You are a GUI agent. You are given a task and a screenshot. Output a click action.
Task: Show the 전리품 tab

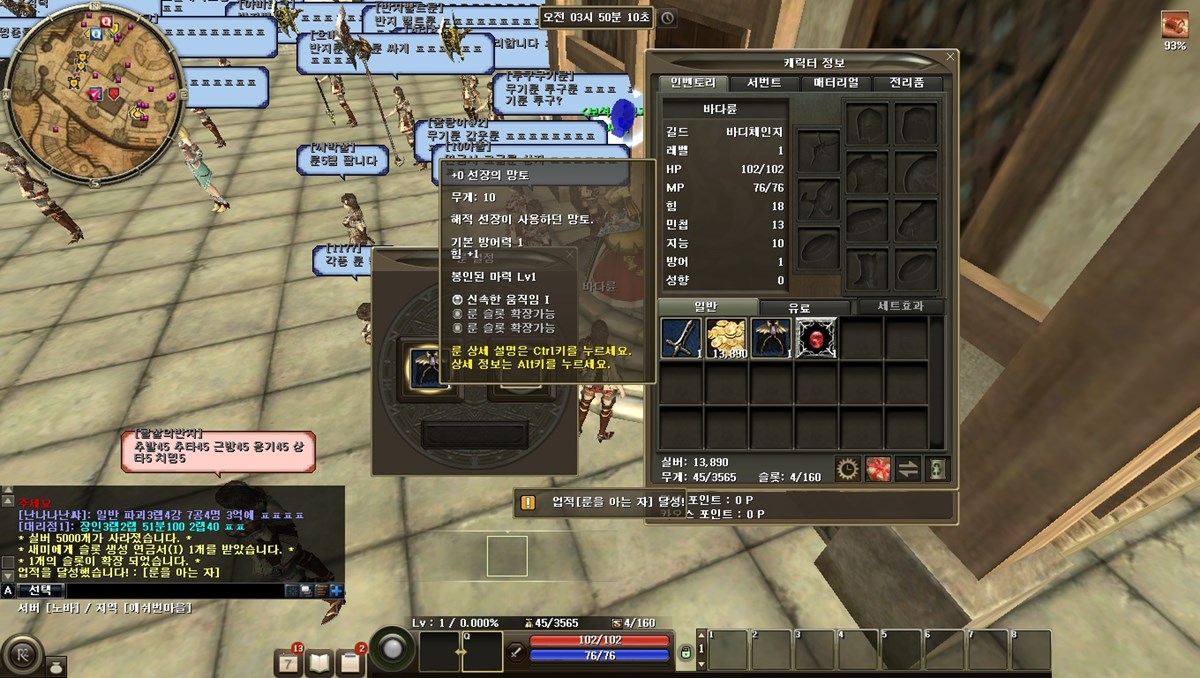pos(907,83)
